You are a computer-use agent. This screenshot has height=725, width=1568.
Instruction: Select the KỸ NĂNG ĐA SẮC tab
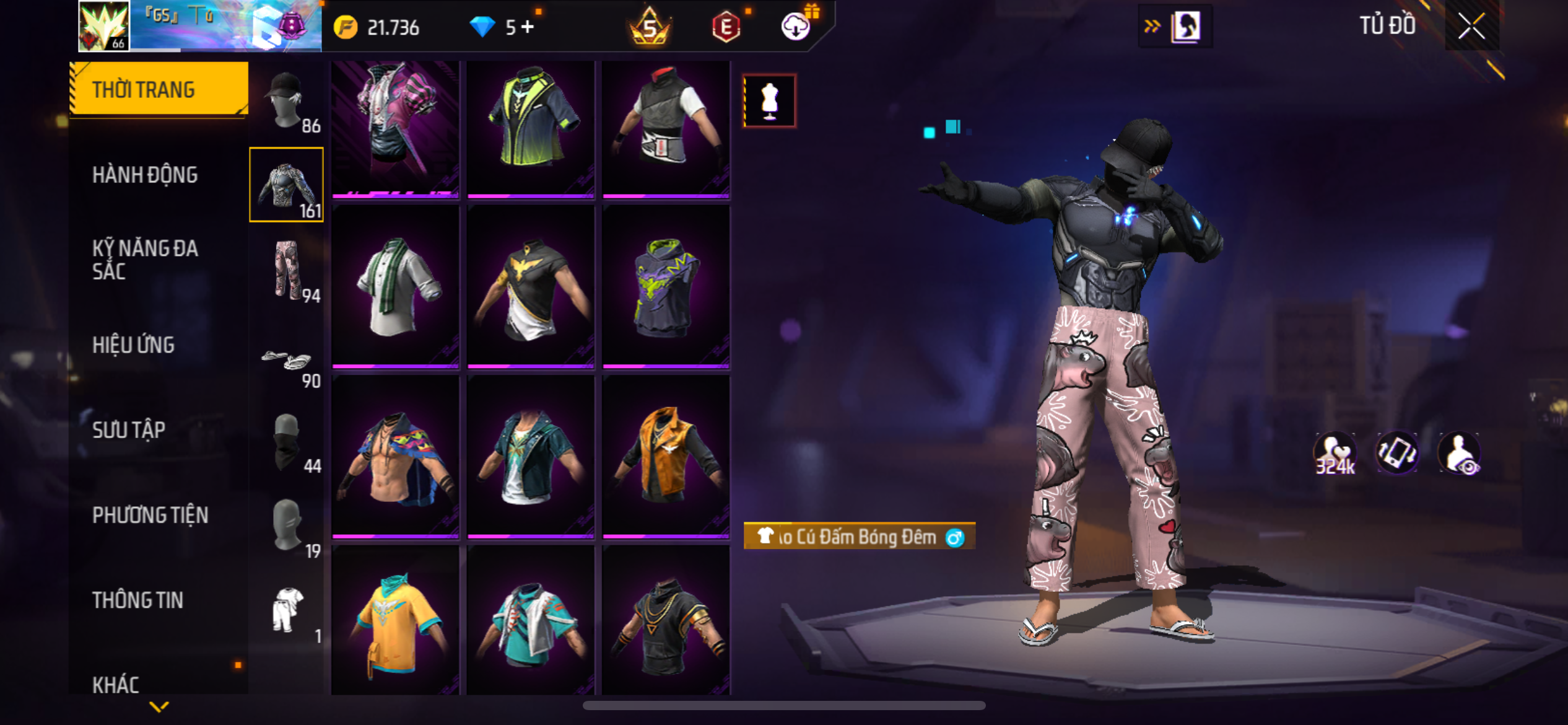pos(145,260)
